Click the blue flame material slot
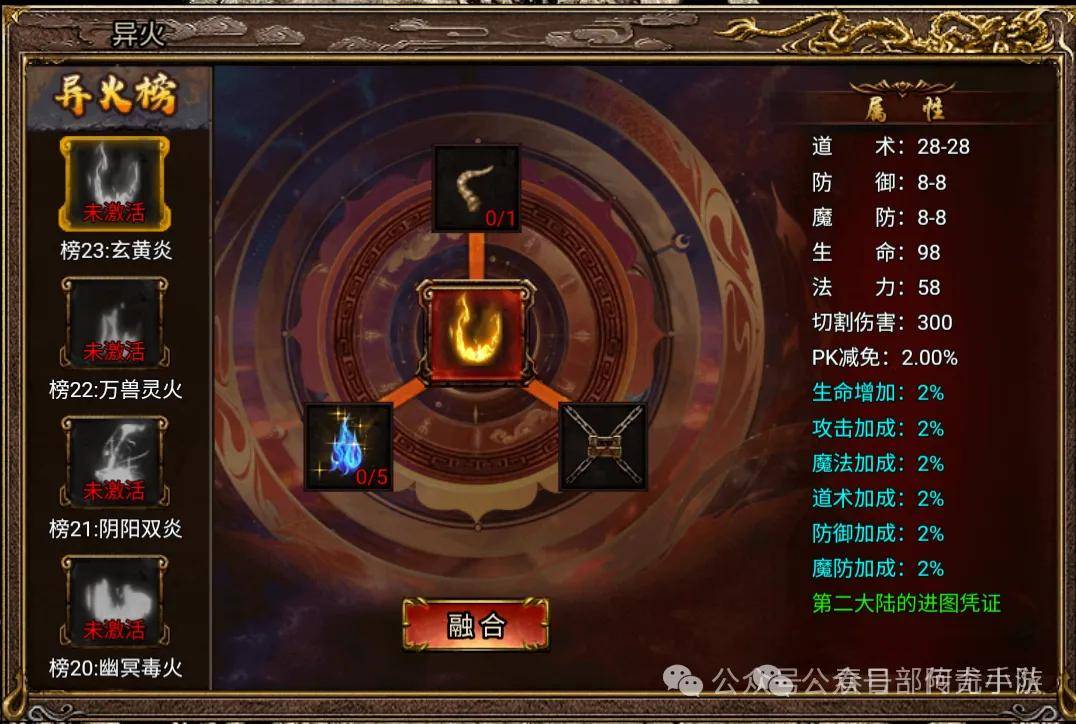Image resolution: width=1076 pixels, height=724 pixels. click(x=348, y=447)
